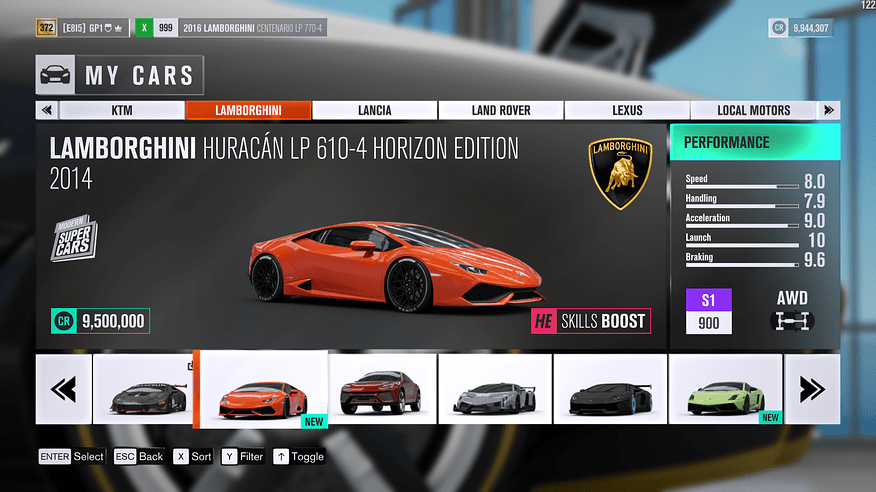Switch to the KTM manufacturer tab

[122, 110]
